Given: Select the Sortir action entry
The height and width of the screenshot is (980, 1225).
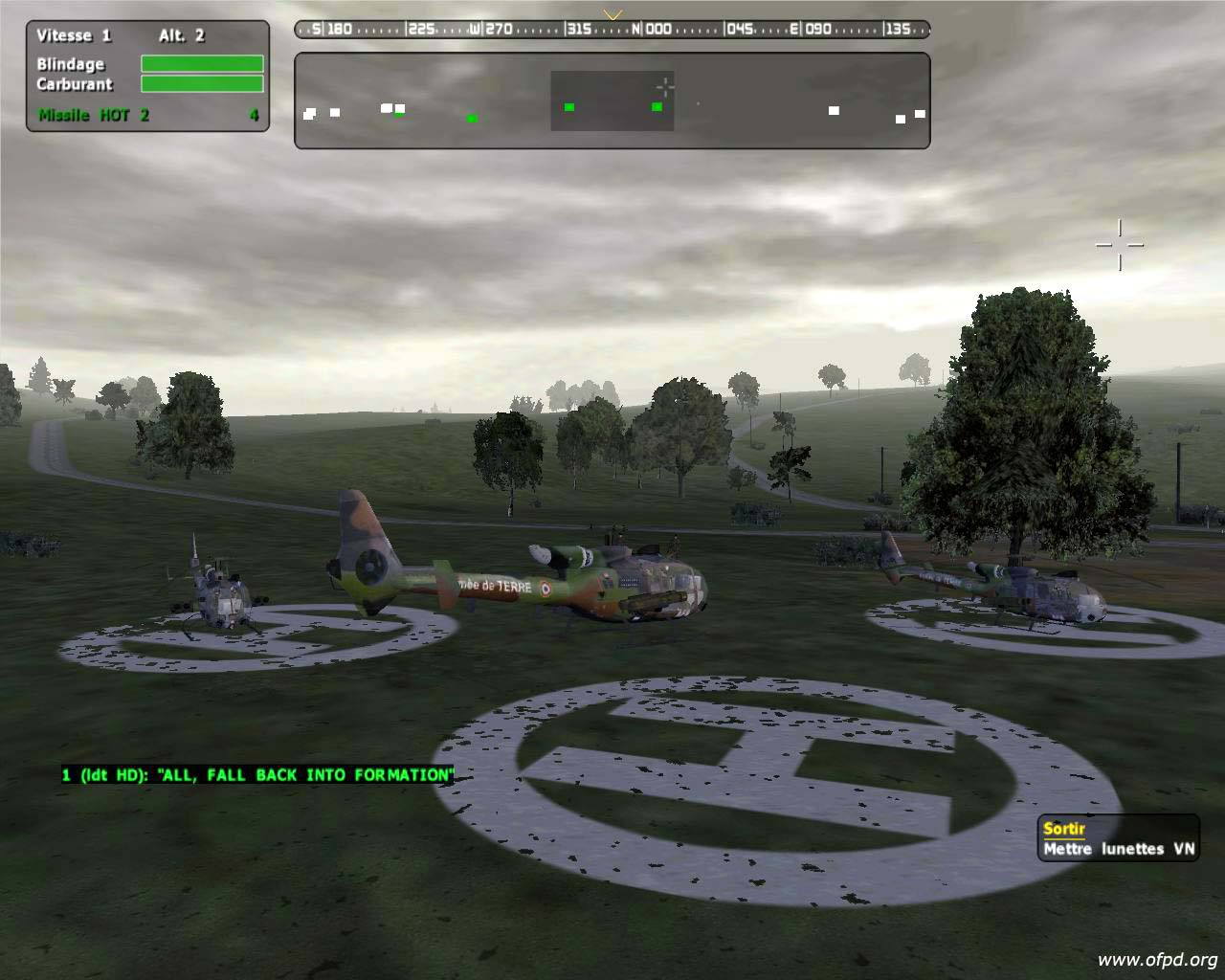Looking at the screenshot, I should (x=1064, y=829).
